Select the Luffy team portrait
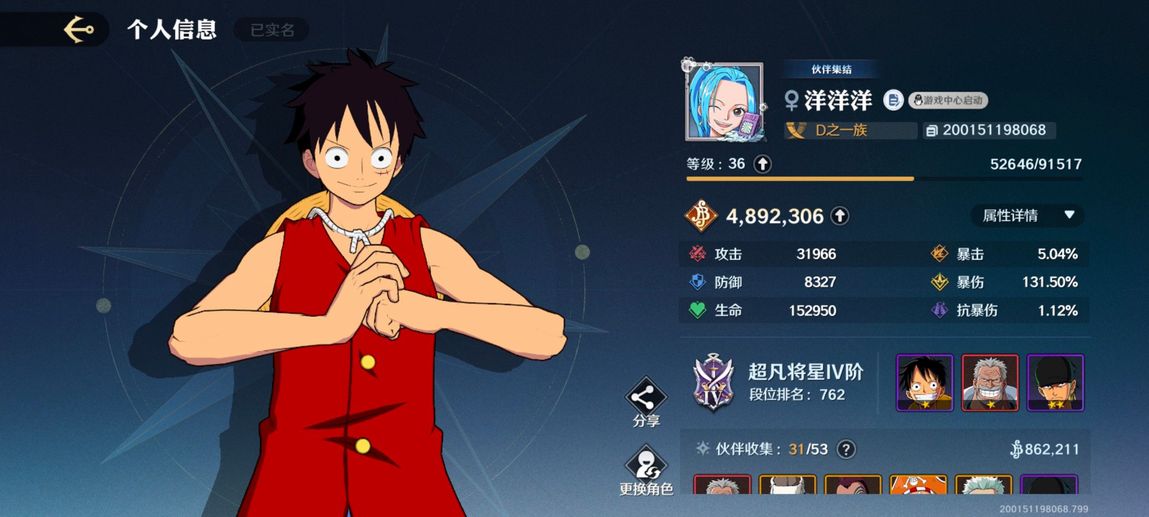 924,382
